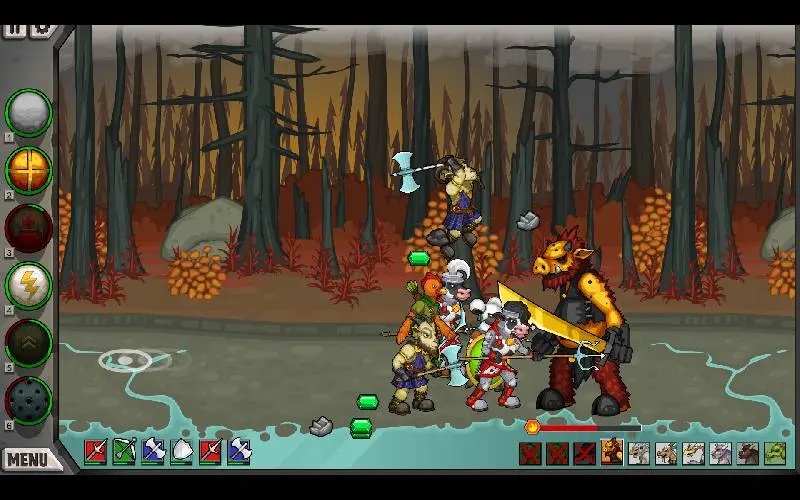
Task: Launch the spiked ball ability
Action: pos(29,399)
